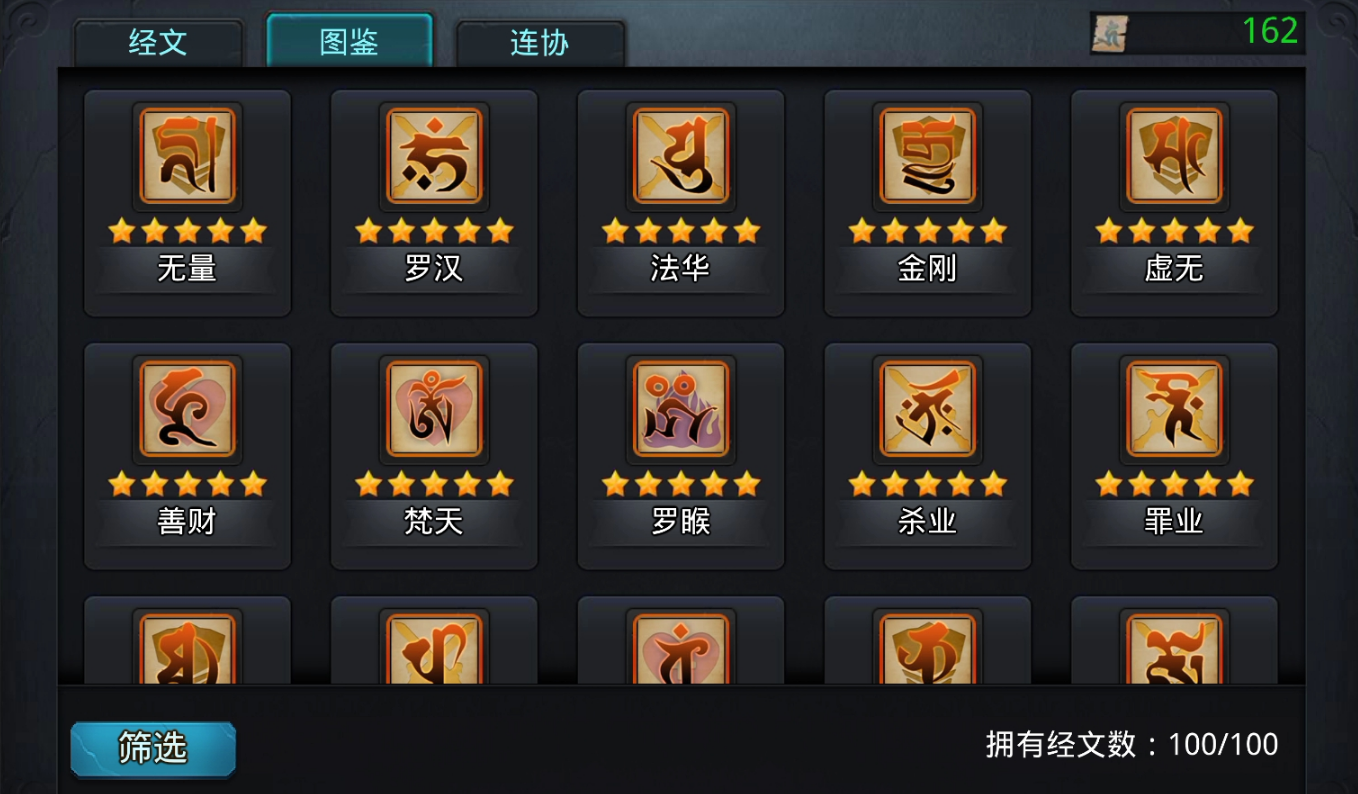Image resolution: width=1358 pixels, height=794 pixels.
Task: View the 梵天 scripture icon
Action: tap(433, 410)
